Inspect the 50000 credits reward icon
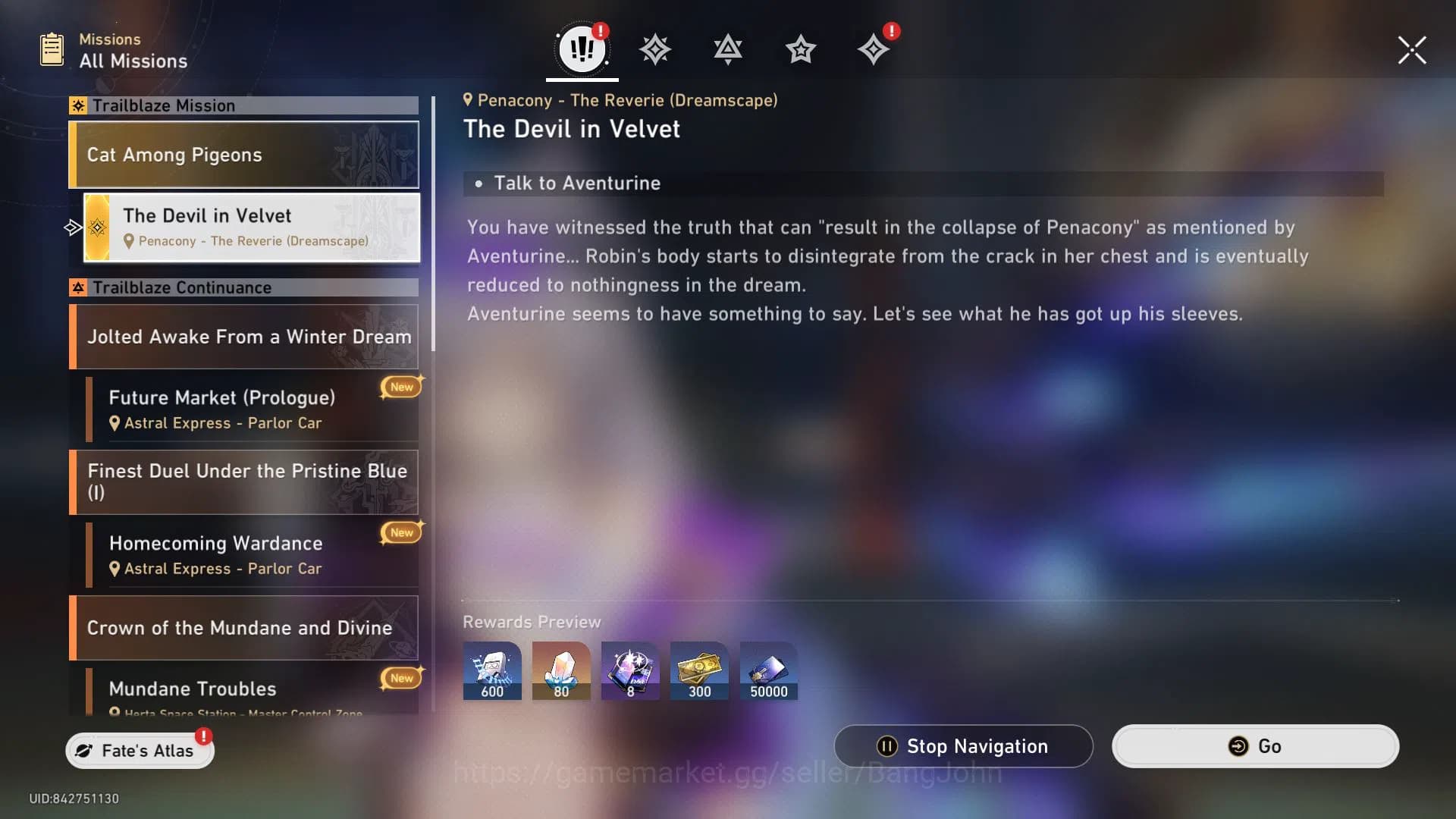Screen dimensions: 1456x819 pyautogui.click(x=768, y=671)
